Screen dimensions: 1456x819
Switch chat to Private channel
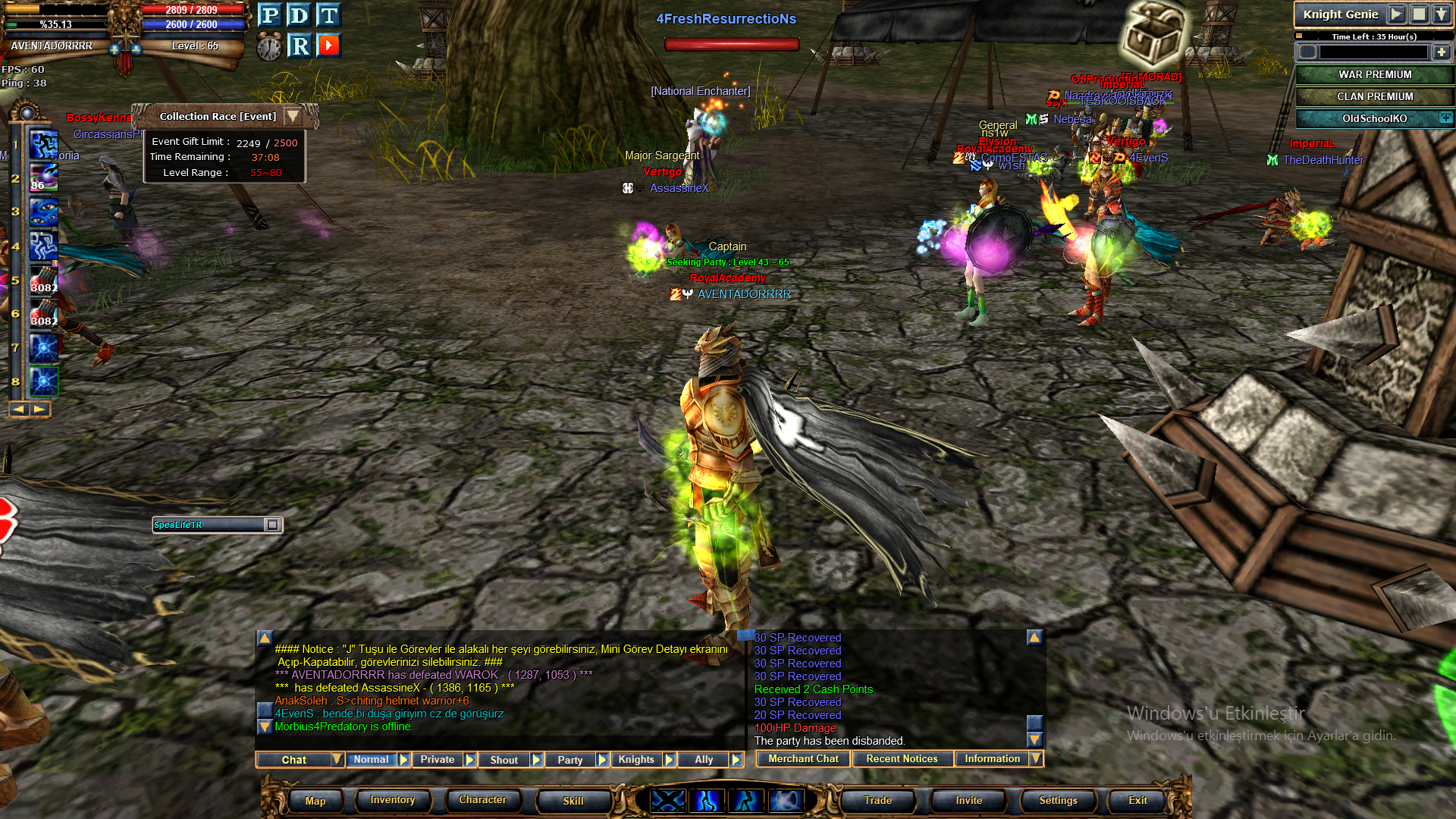point(438,760)
